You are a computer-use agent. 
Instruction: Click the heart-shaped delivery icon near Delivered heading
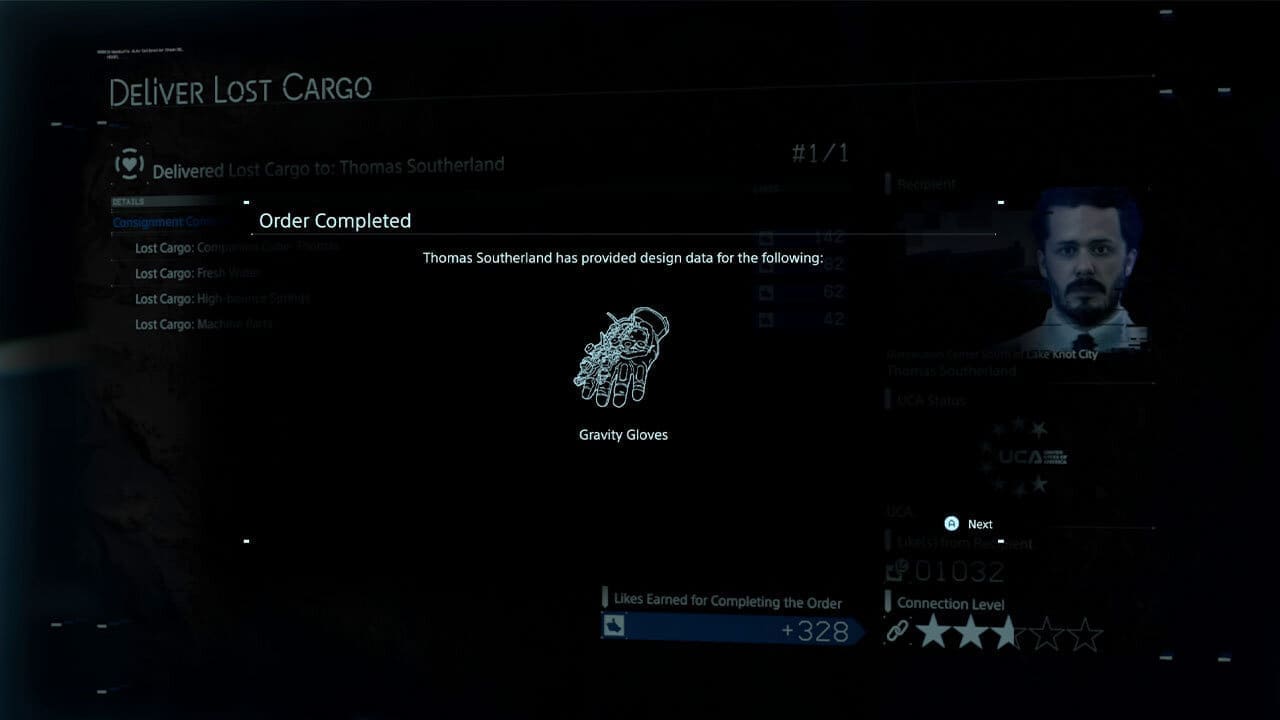coord(128,163)
